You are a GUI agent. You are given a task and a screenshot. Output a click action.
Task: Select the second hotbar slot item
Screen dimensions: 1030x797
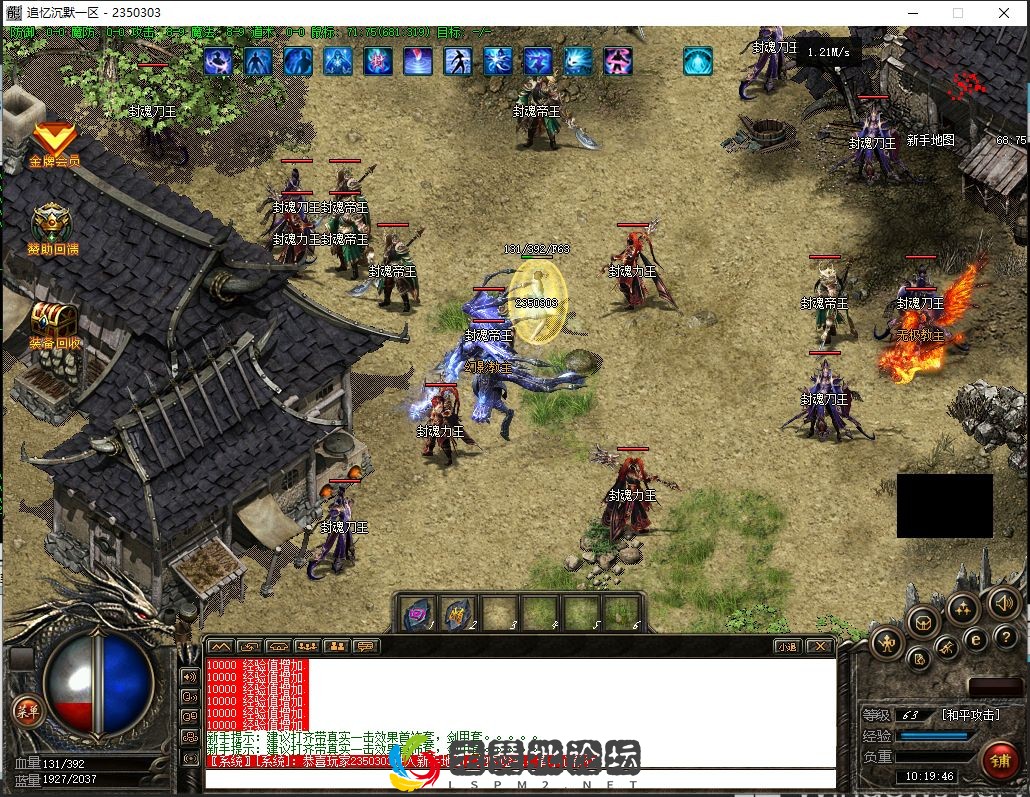click(x=457, y=612)
